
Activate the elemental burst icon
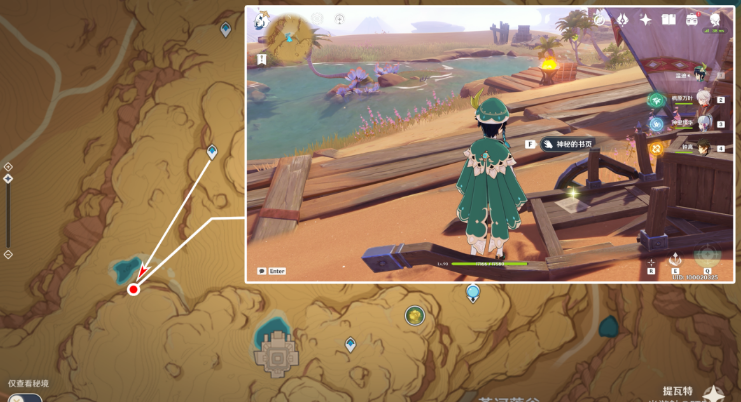[707, 256]
